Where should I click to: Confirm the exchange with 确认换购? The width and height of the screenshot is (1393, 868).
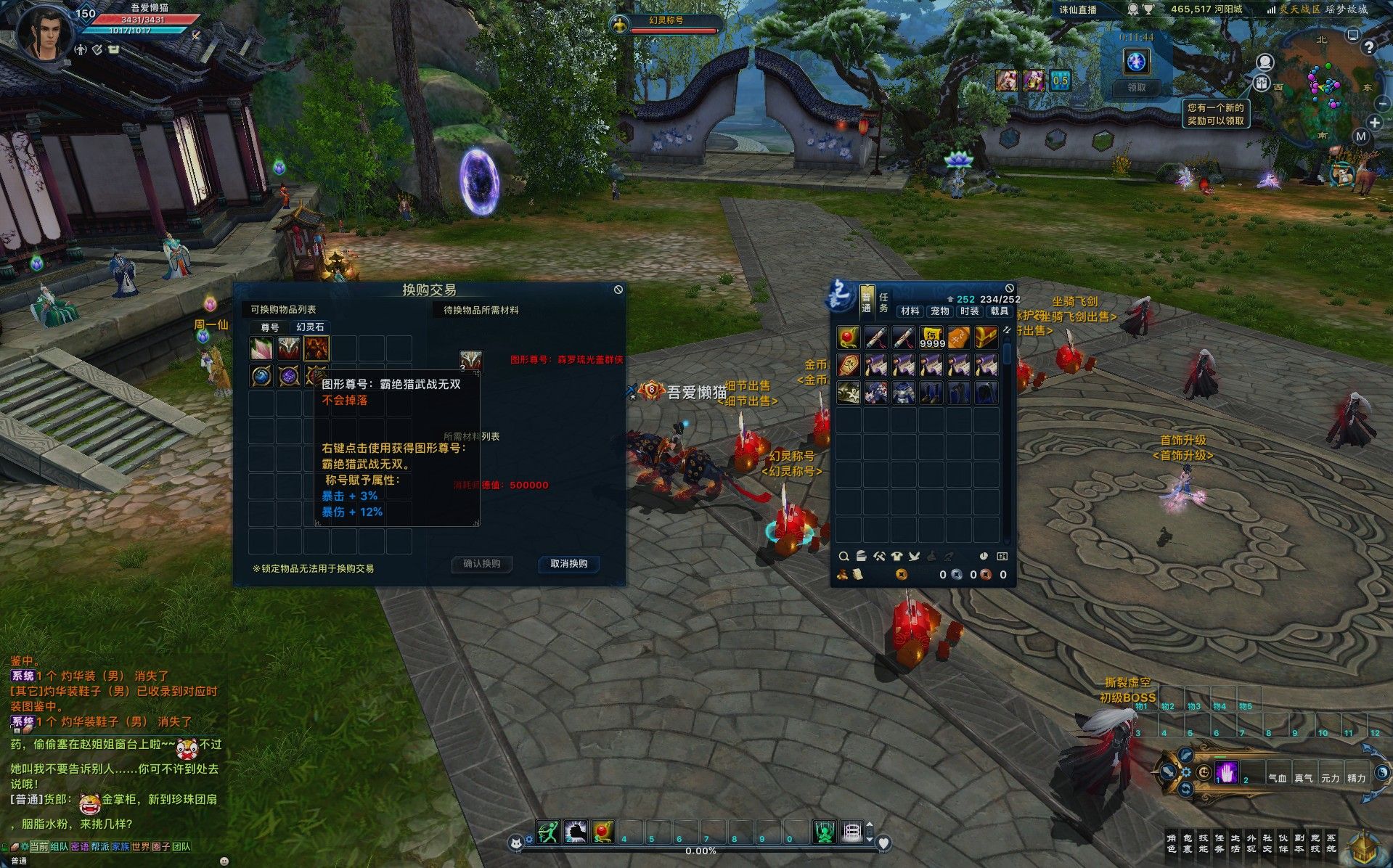tap(482, 564)
